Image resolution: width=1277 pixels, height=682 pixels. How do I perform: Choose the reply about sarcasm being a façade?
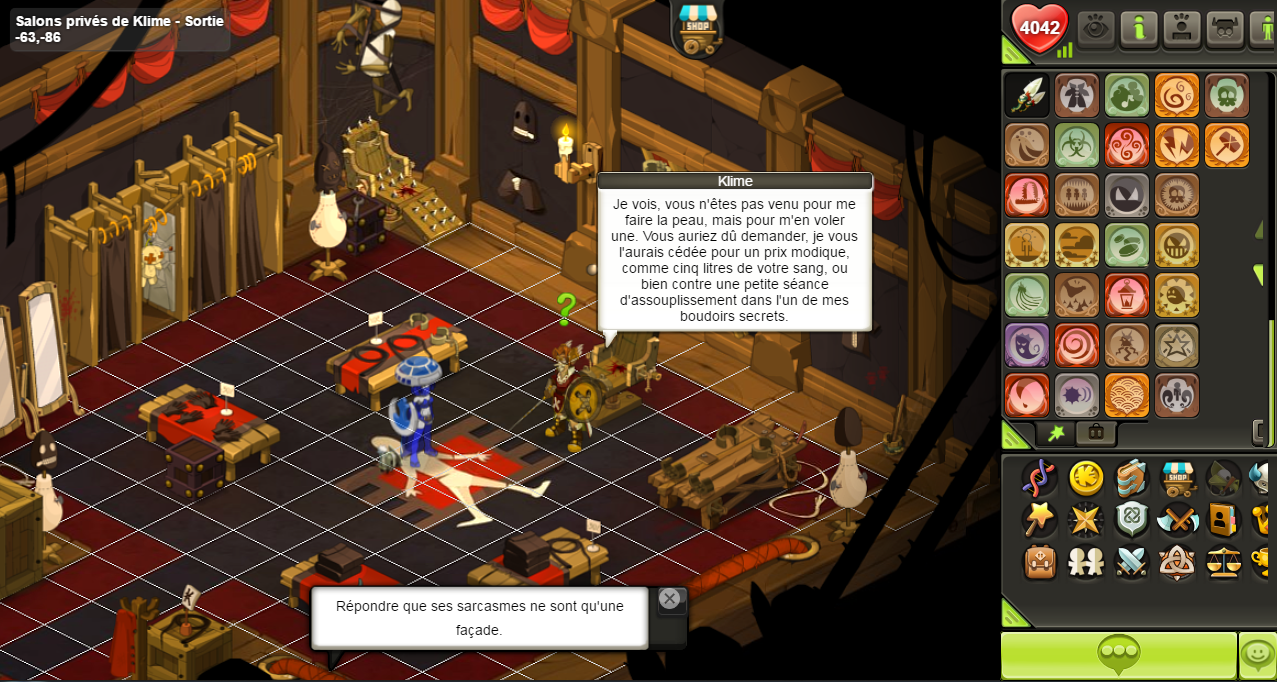click(x=479, y=618)
